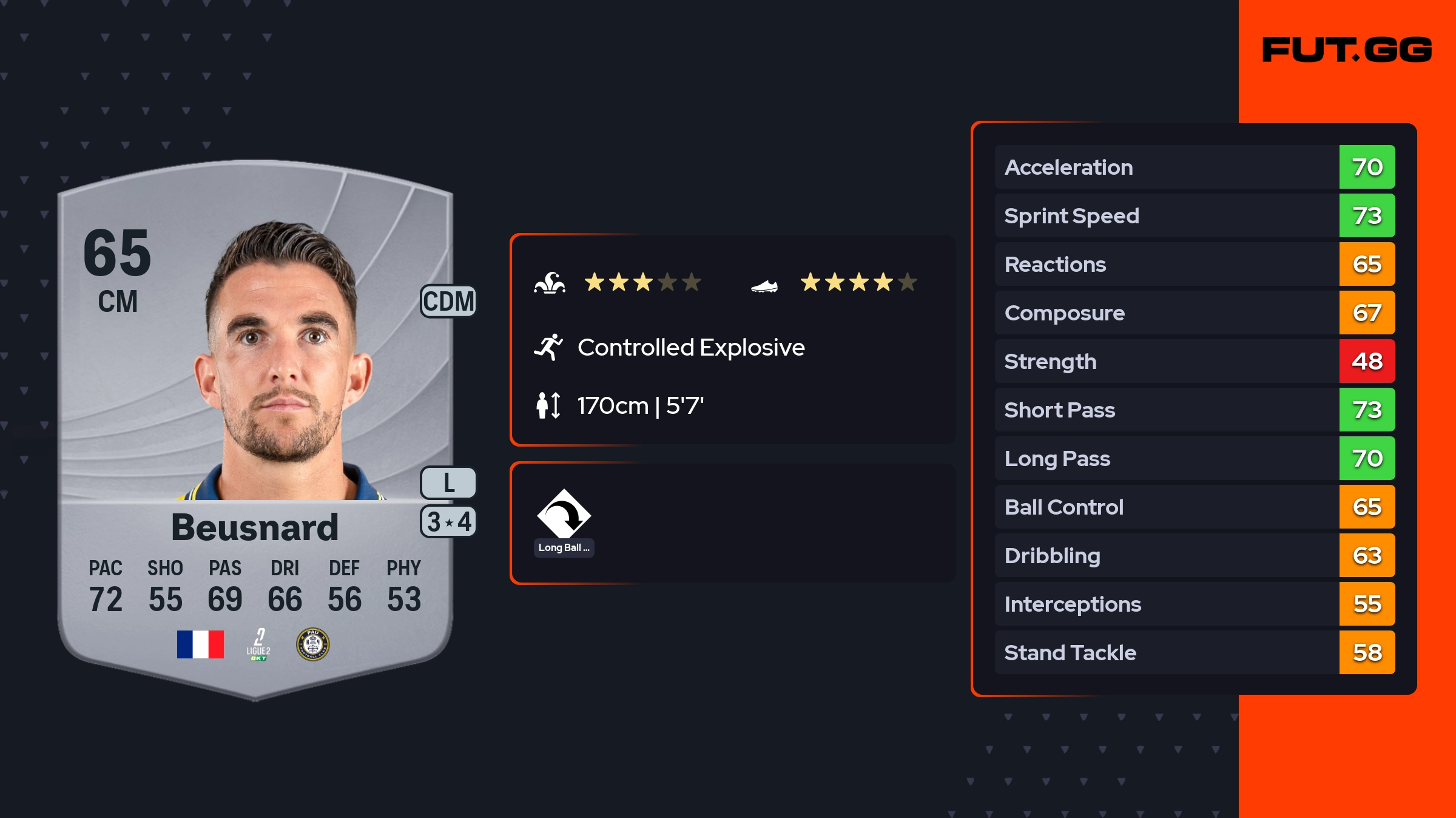
Task: Click the Long Ball playstyle icon
Action: 564,515
